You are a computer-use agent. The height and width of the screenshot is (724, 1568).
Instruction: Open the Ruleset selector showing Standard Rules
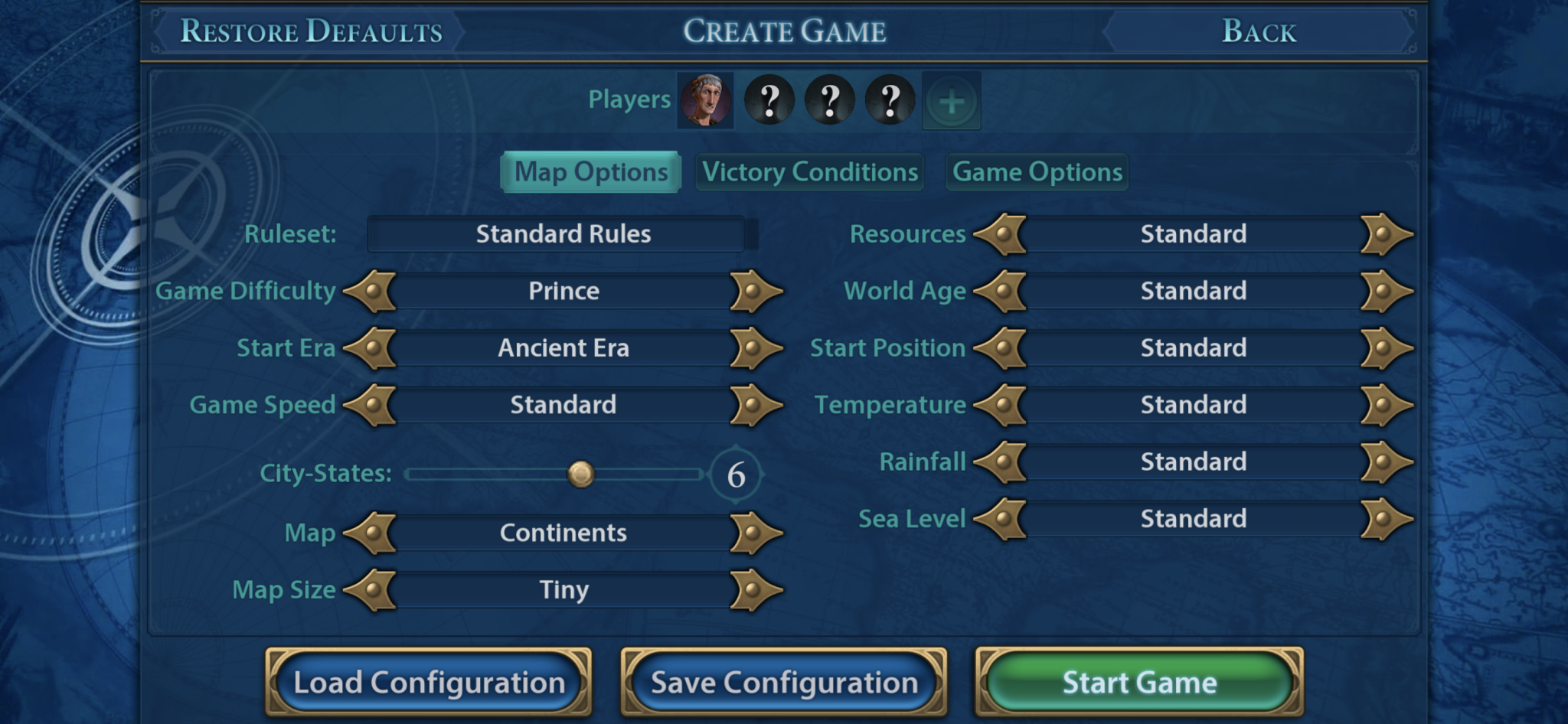tap(563, 234)
